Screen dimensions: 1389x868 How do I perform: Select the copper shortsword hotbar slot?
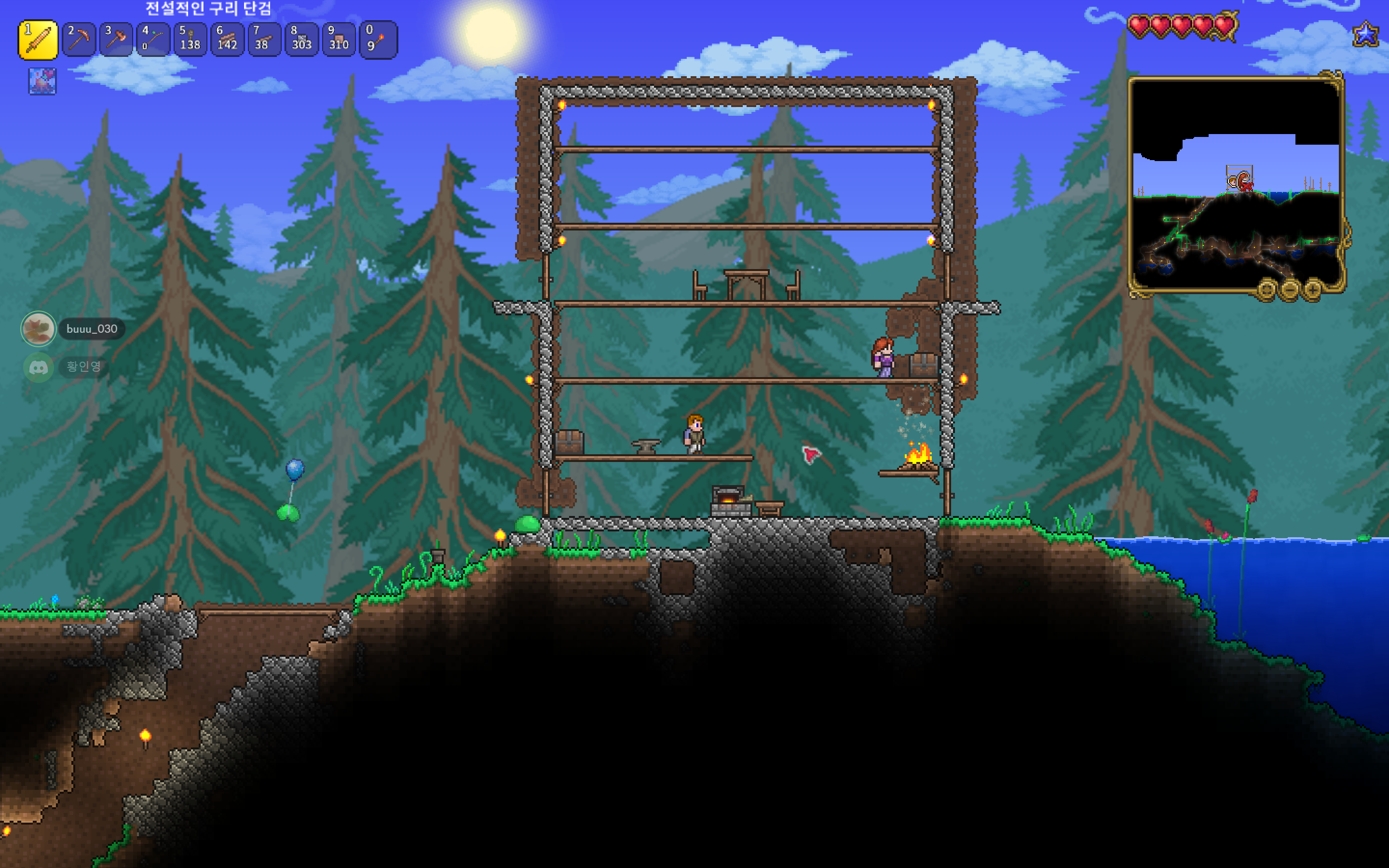click(x=38, y=40)
